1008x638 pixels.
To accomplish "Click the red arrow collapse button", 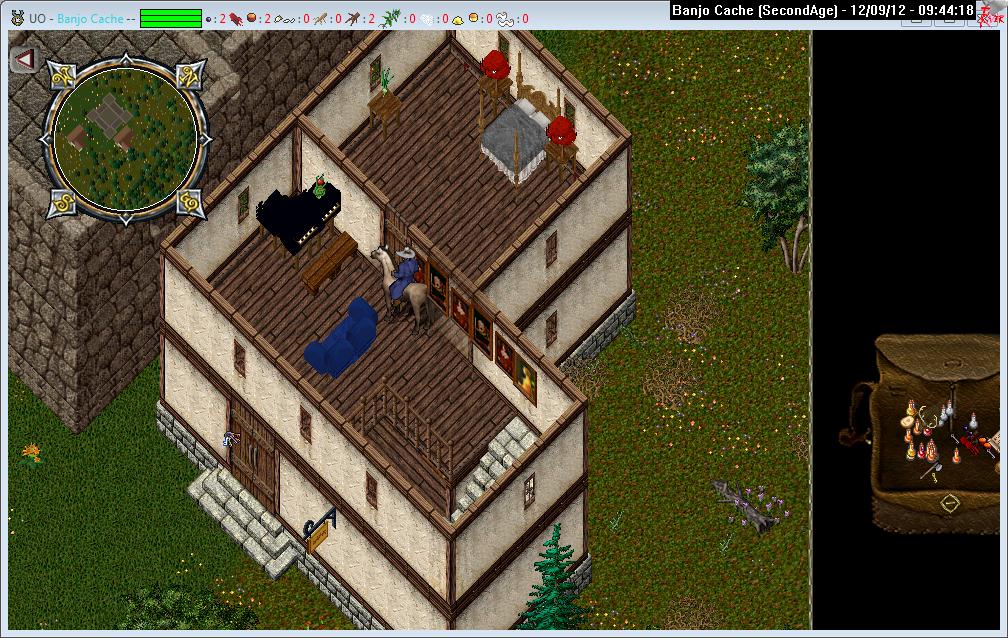I will coord(25,59).
